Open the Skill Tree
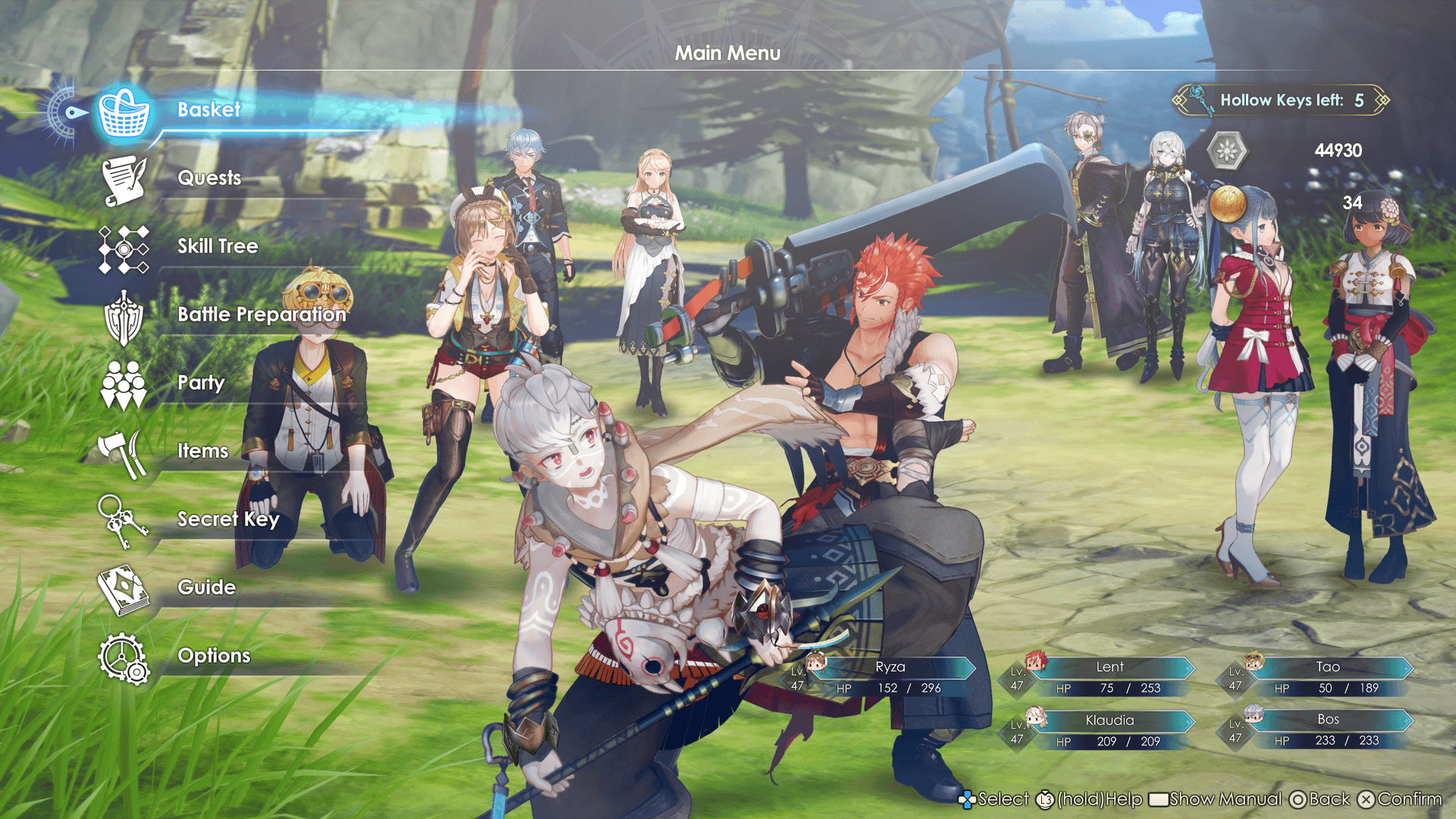The height and width of the screenshot is (819, 1456). 217,246
